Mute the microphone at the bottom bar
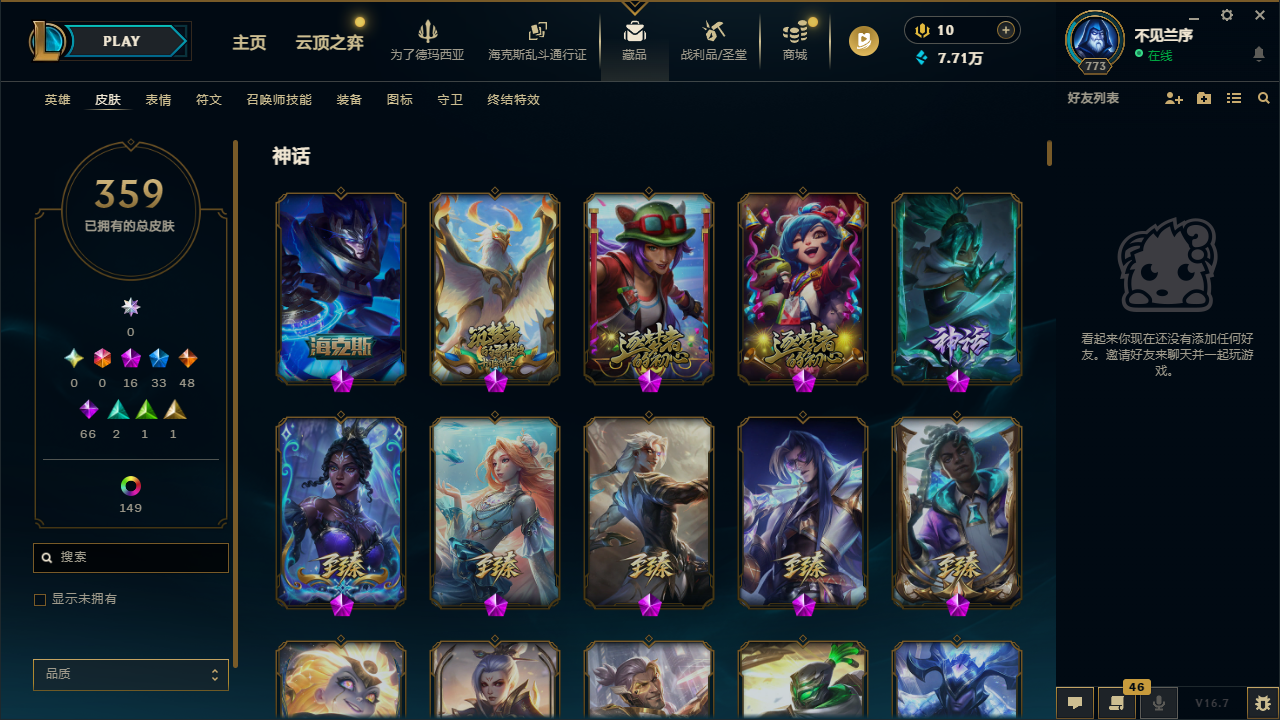Image resolution: width=1280 pixels, height=720 pixels. [x=1159, y=703]
